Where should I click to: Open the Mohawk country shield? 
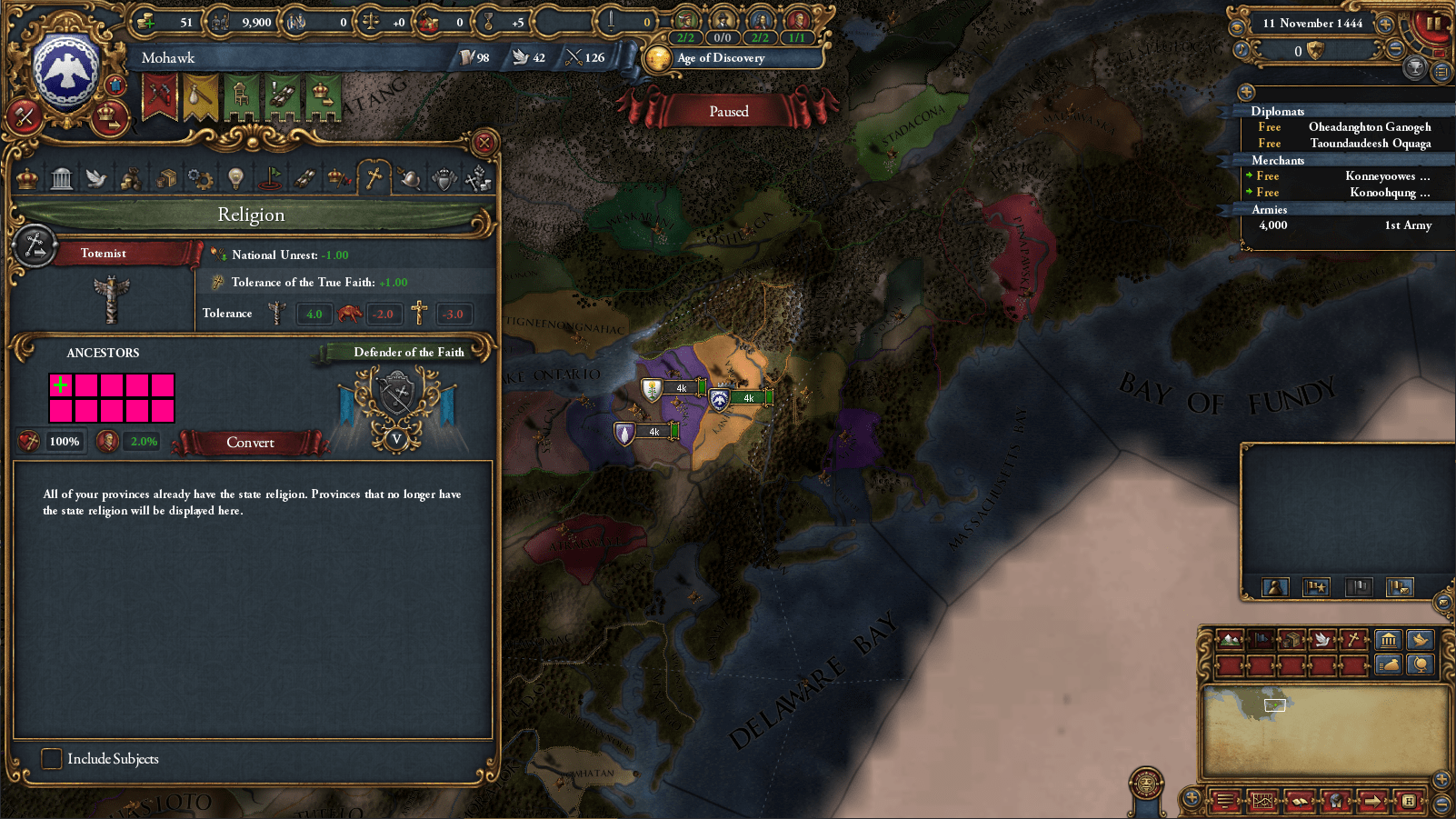[x=66, y=71]
